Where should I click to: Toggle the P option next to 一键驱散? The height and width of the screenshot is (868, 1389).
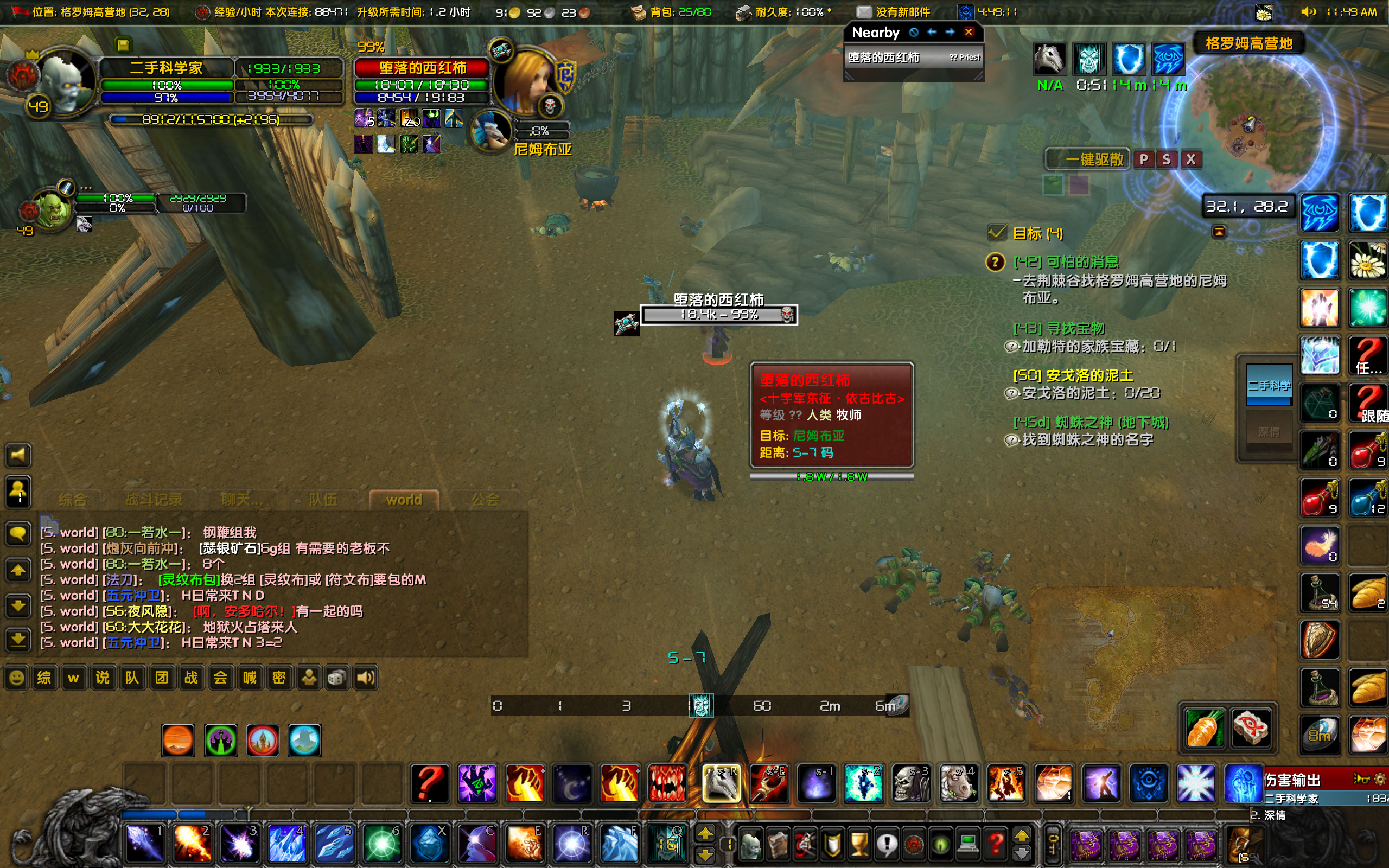[x=1144, y=159]
